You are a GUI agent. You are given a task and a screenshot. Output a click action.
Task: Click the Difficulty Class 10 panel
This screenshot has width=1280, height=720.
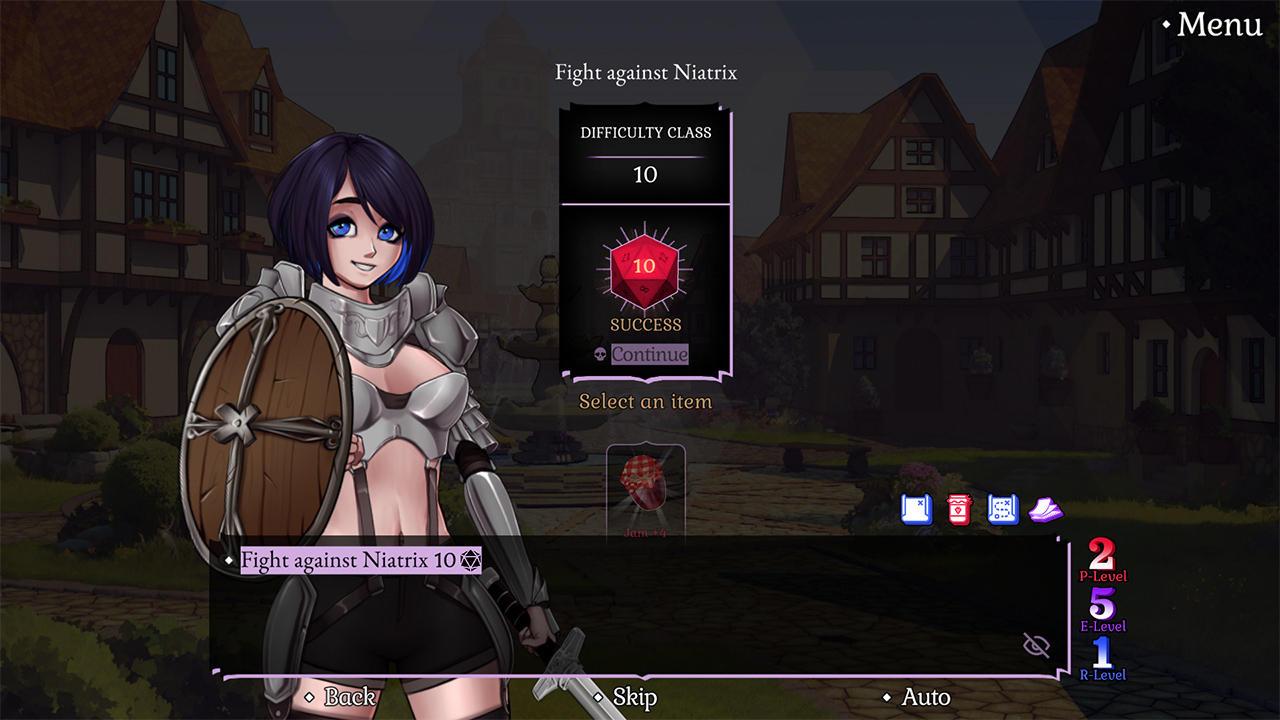click(645, 150)
